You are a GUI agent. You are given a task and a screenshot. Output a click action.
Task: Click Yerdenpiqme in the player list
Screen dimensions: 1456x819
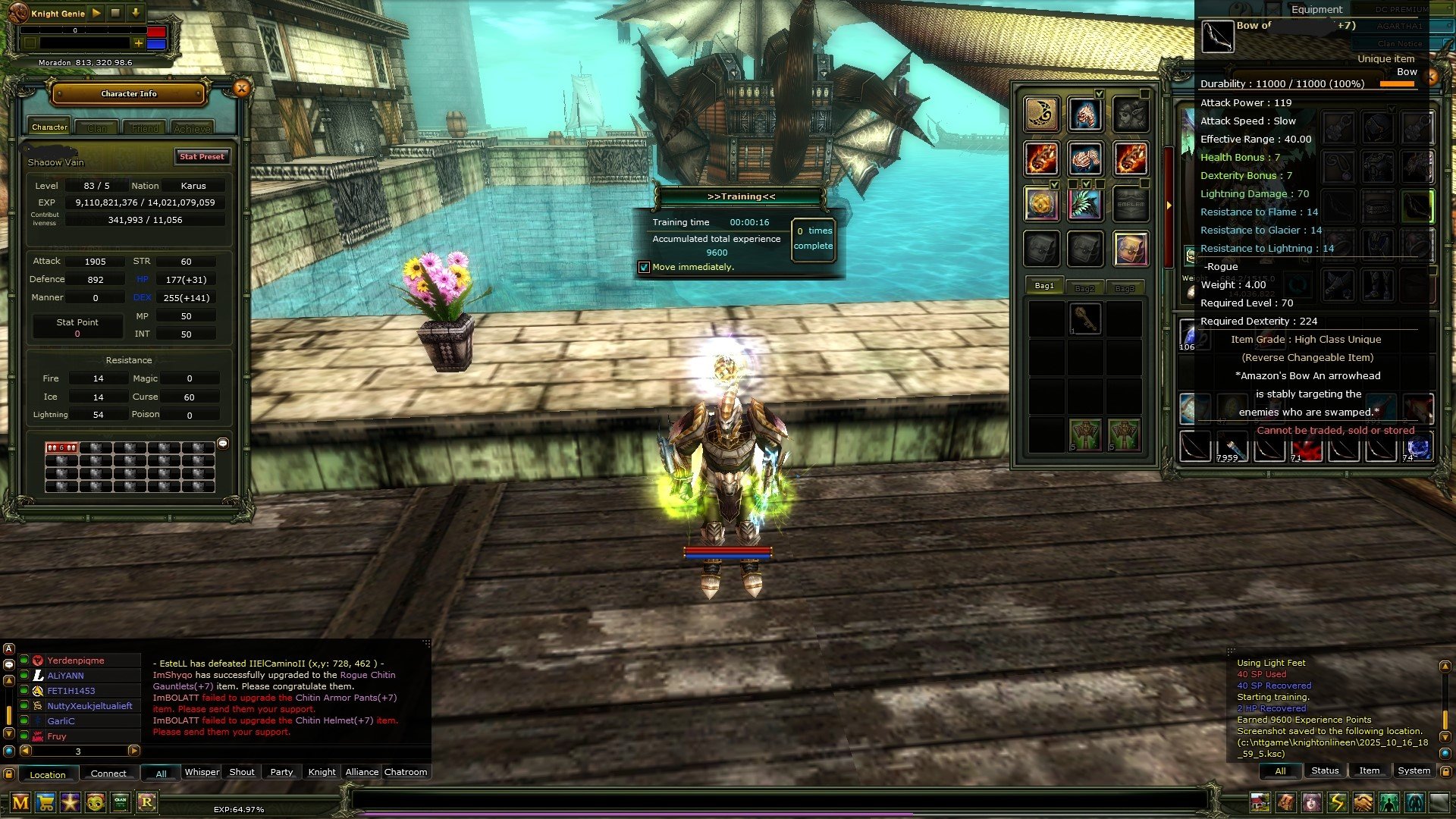click(76, 661)
